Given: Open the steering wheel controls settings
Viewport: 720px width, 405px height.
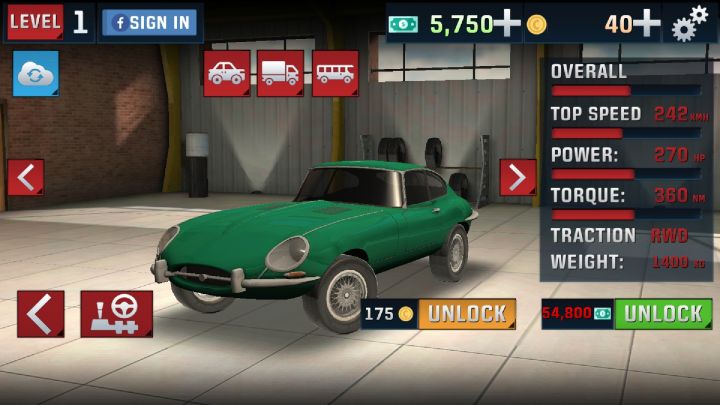Looking at the screenshot, I should (117, 314).
